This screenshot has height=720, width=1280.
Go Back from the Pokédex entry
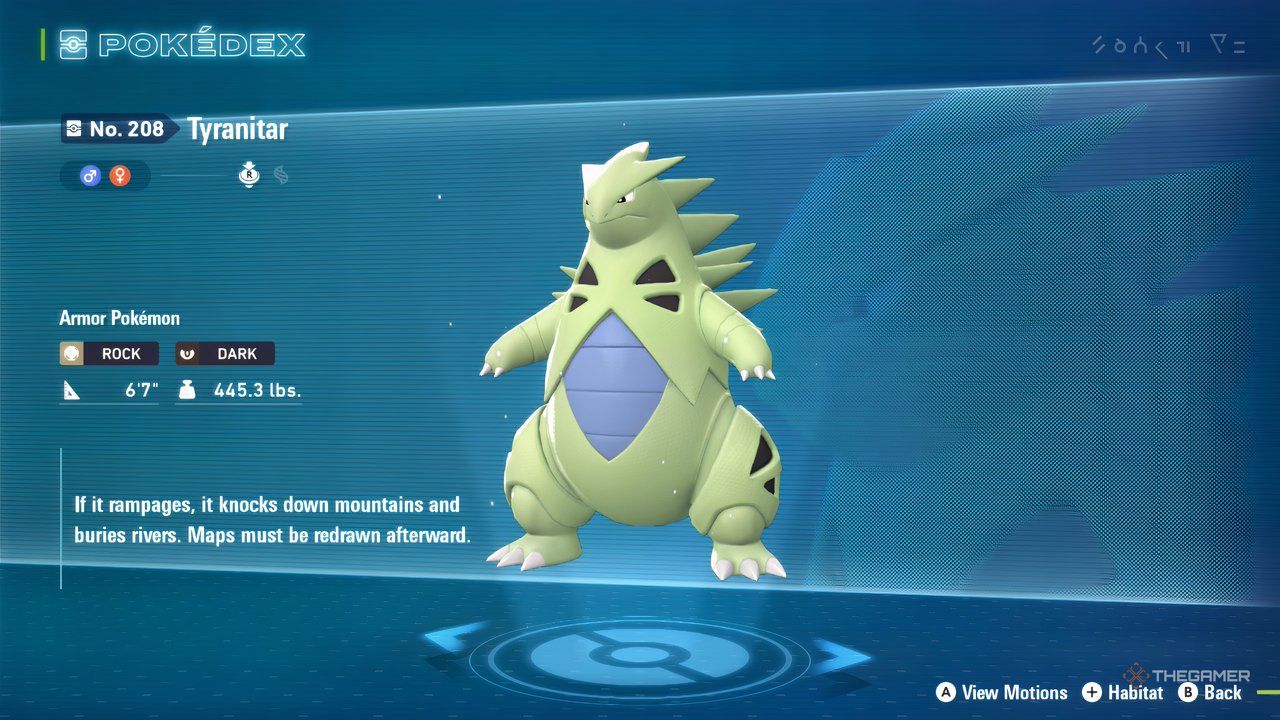pyautogui.click(x=1210, y=692)
